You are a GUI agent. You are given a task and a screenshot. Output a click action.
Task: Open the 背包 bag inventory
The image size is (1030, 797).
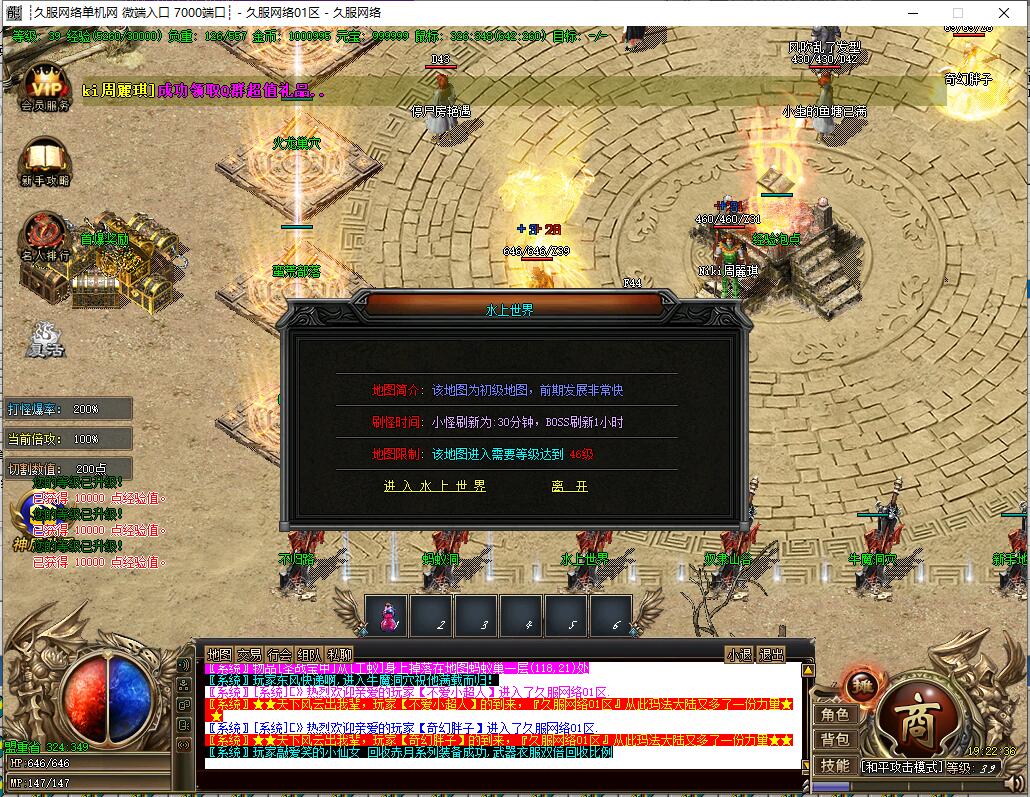coord(835,740)
